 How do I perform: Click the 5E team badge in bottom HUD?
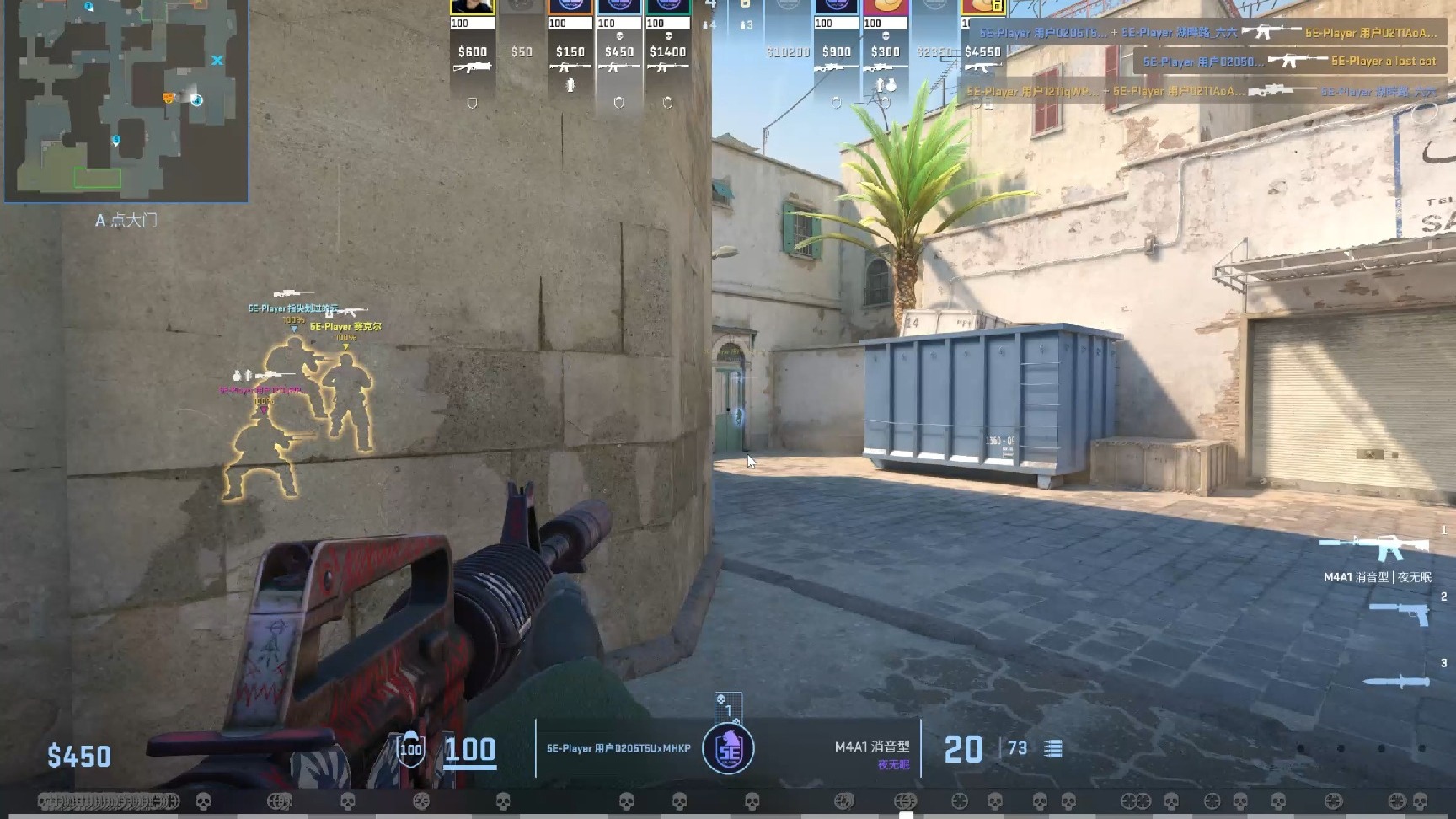pos(728,749)
